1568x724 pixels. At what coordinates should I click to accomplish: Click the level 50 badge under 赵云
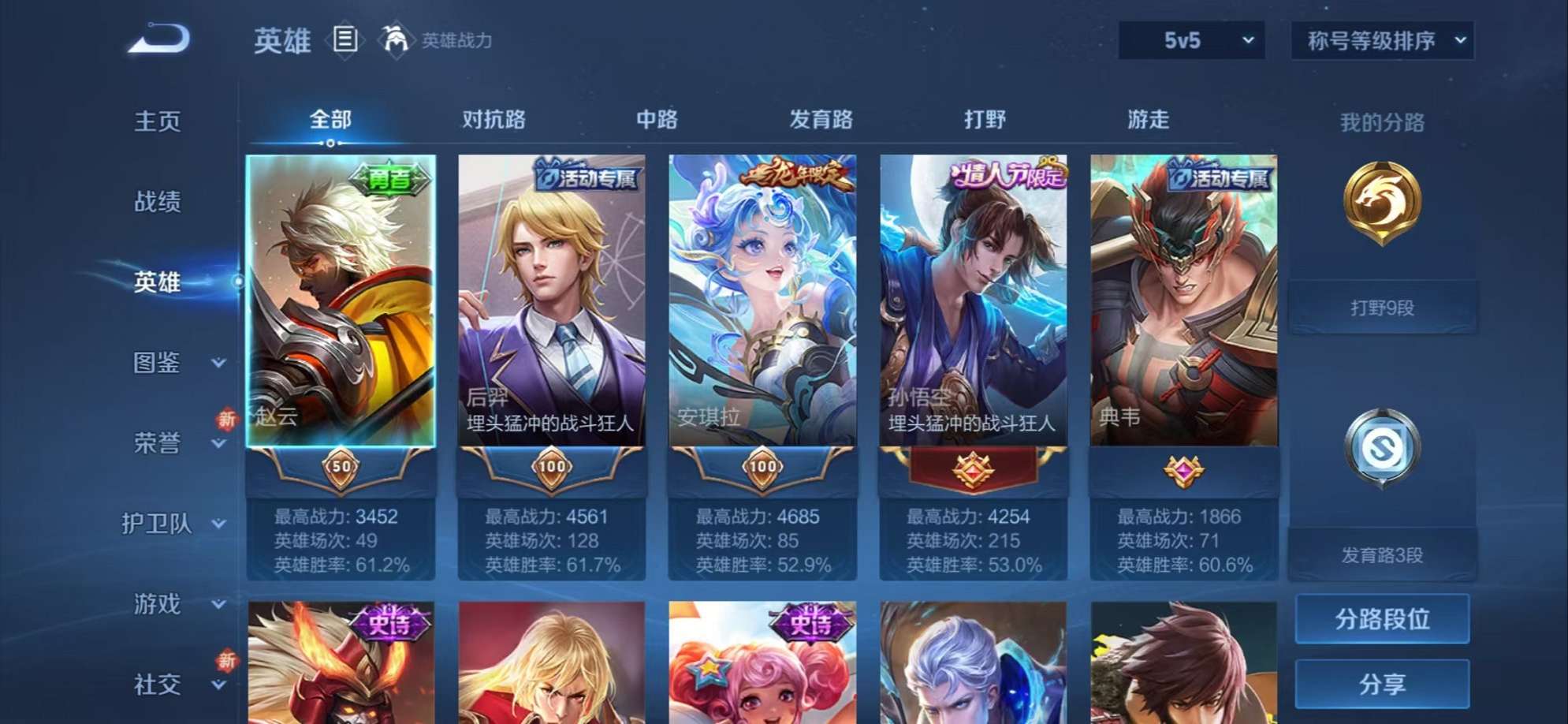coord(342,467)
